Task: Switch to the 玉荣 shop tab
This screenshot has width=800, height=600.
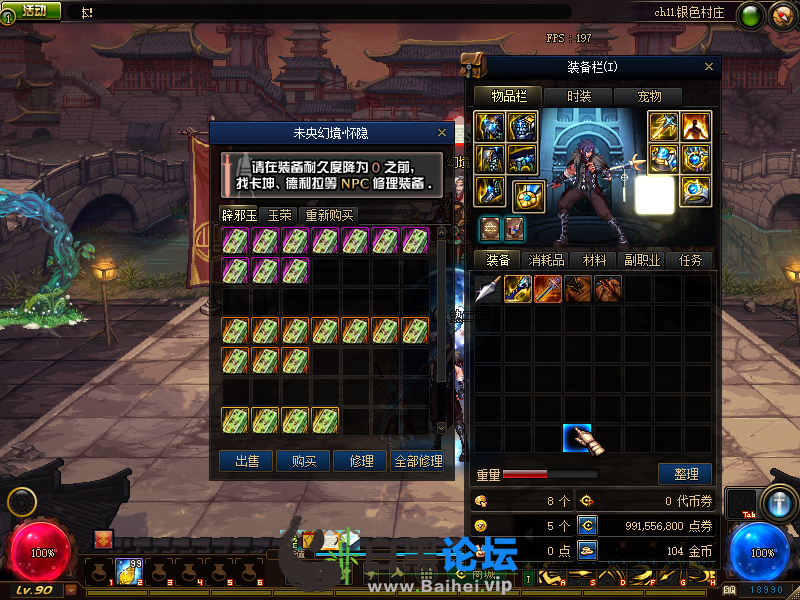Action: (x=279, y=215)
